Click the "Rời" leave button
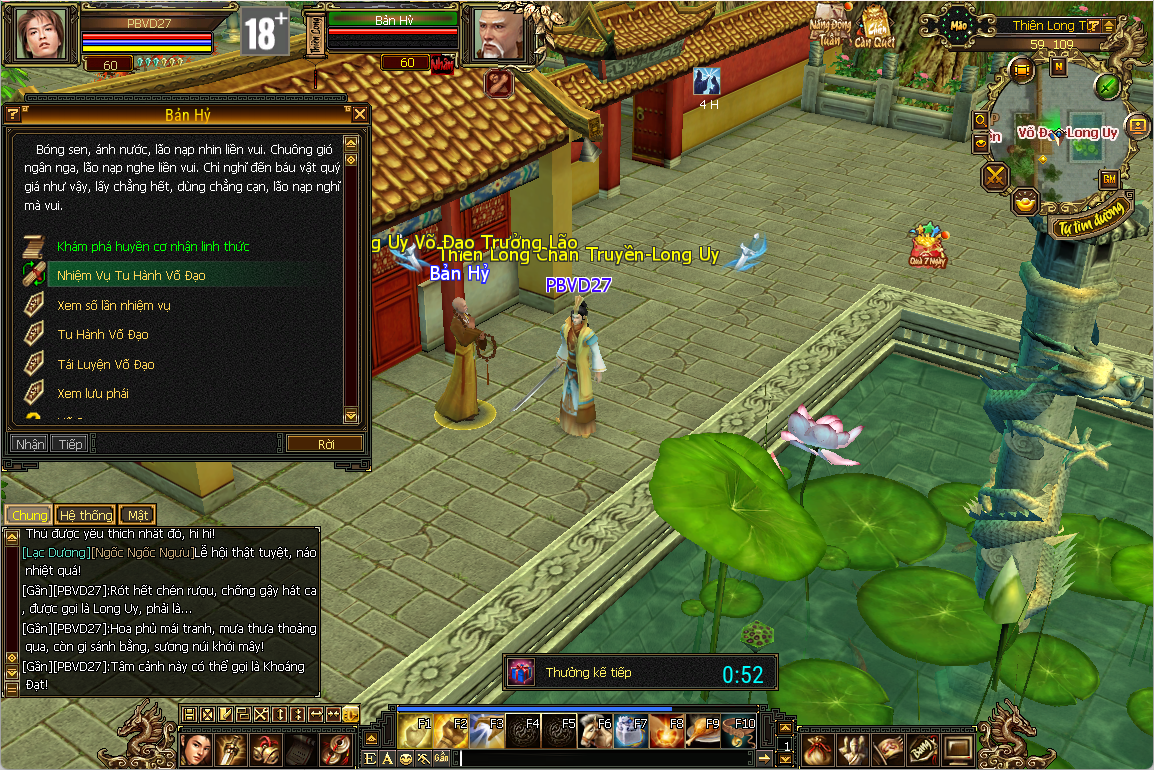 click(325, 444)
